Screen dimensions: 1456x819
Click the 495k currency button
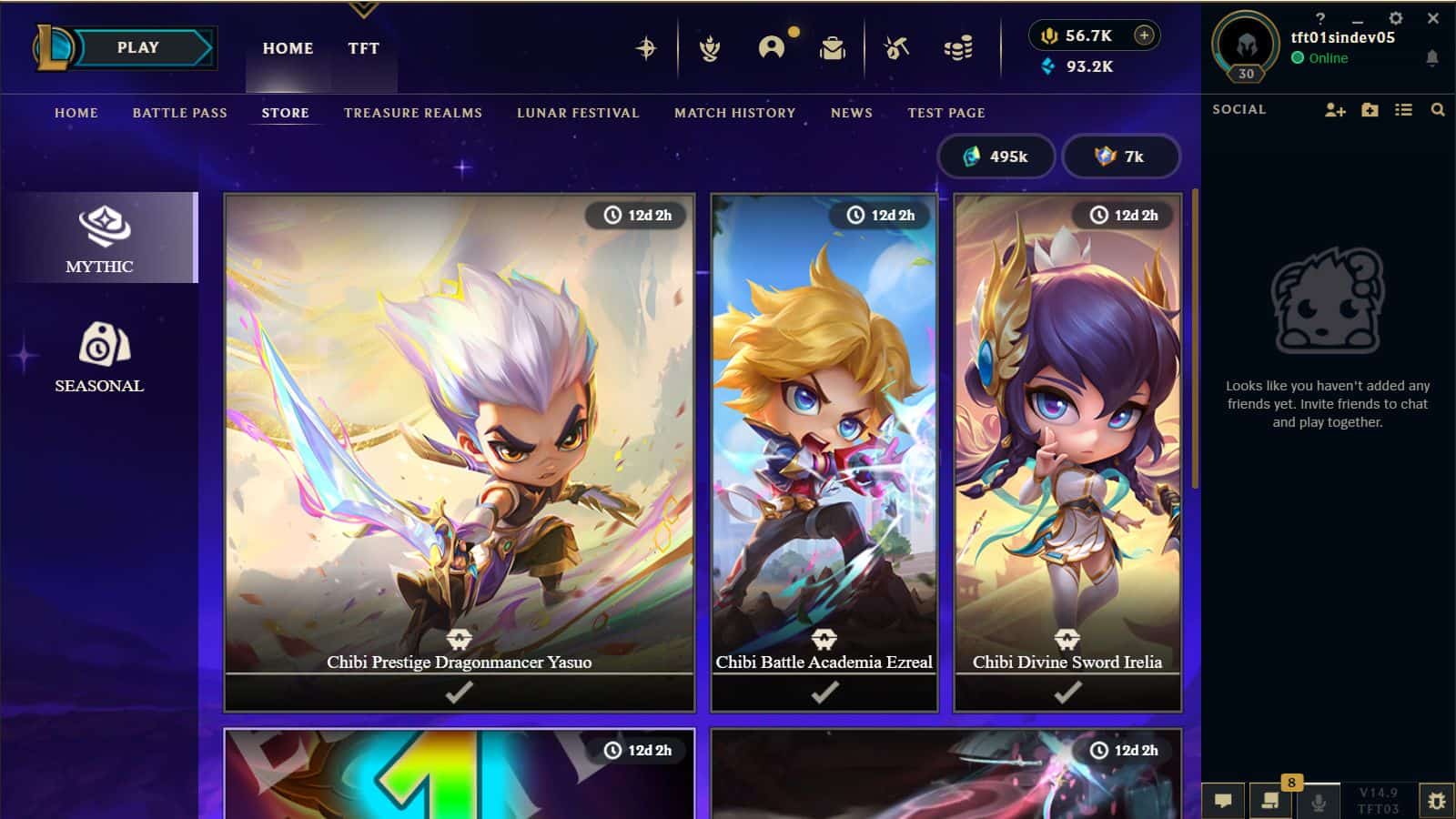(996, 156)
